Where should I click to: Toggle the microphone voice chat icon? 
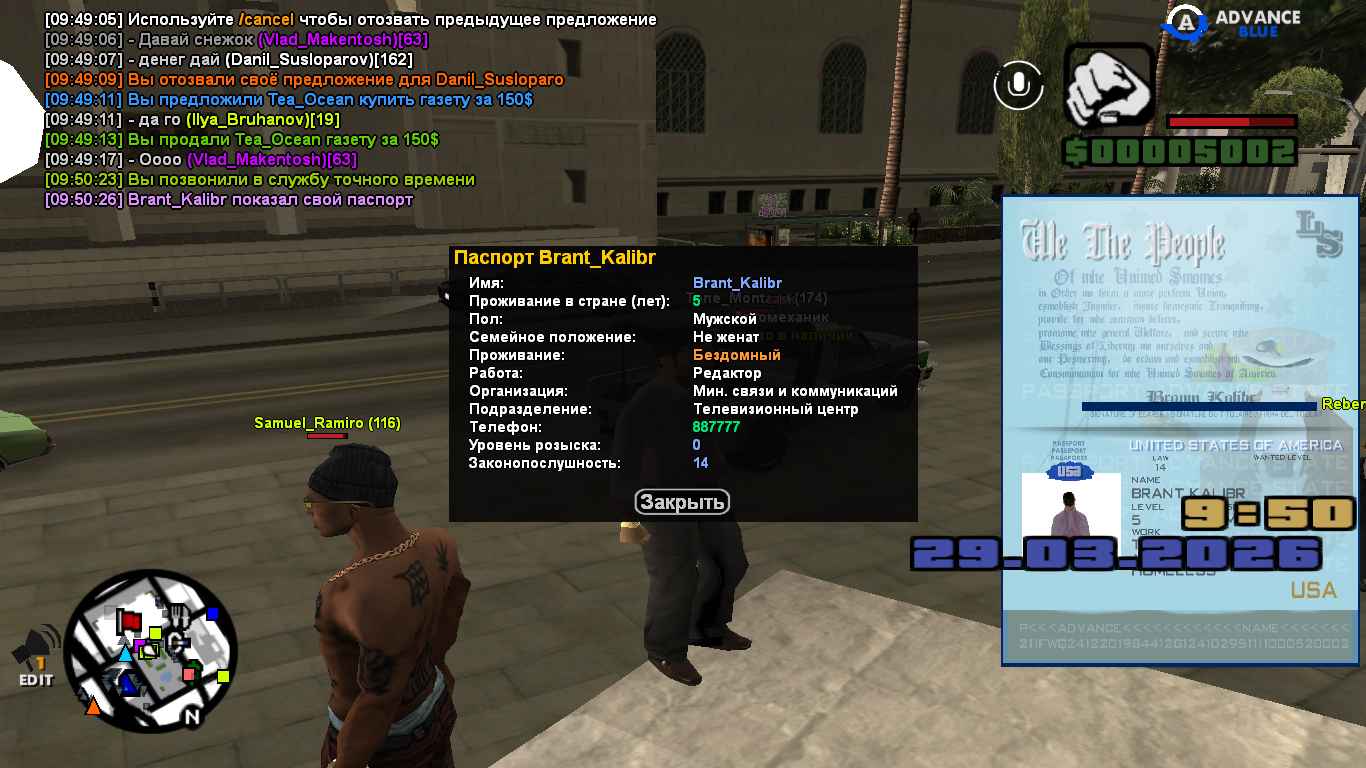[1018, 85]
